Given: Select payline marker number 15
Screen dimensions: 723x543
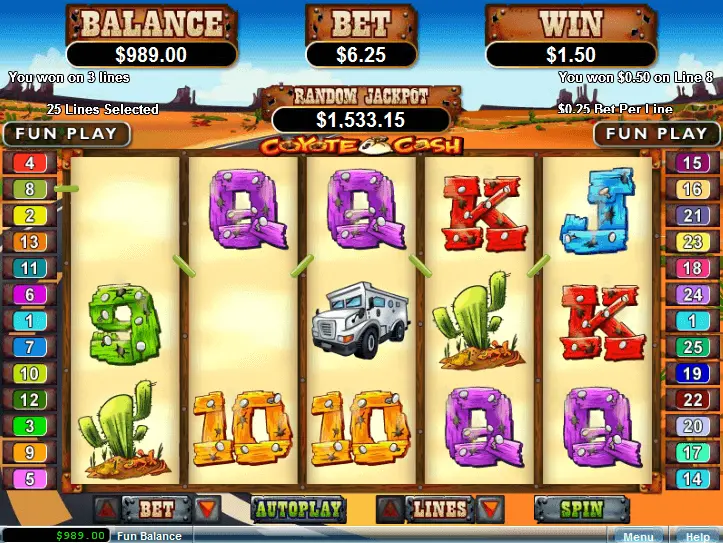Looking at the screenshot, I should pos(692,162).
